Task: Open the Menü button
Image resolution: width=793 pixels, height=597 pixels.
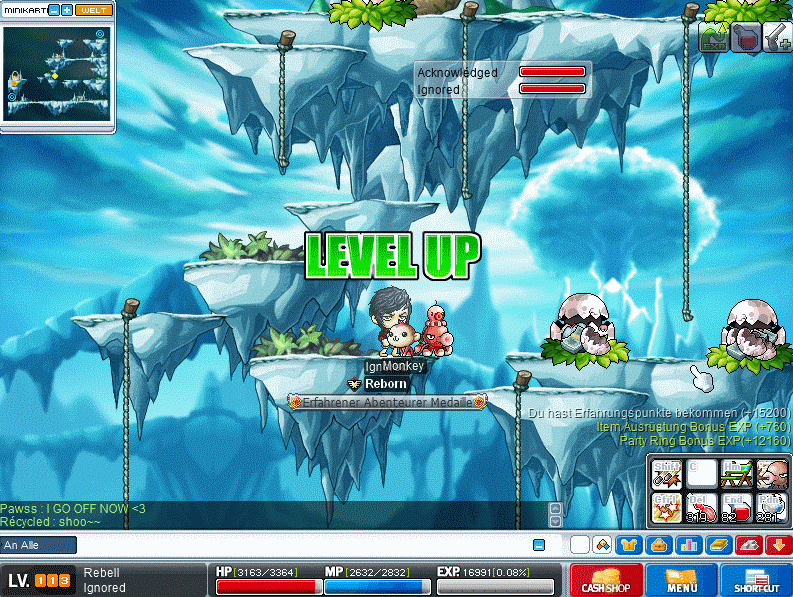Action: (x=681, y=581)
